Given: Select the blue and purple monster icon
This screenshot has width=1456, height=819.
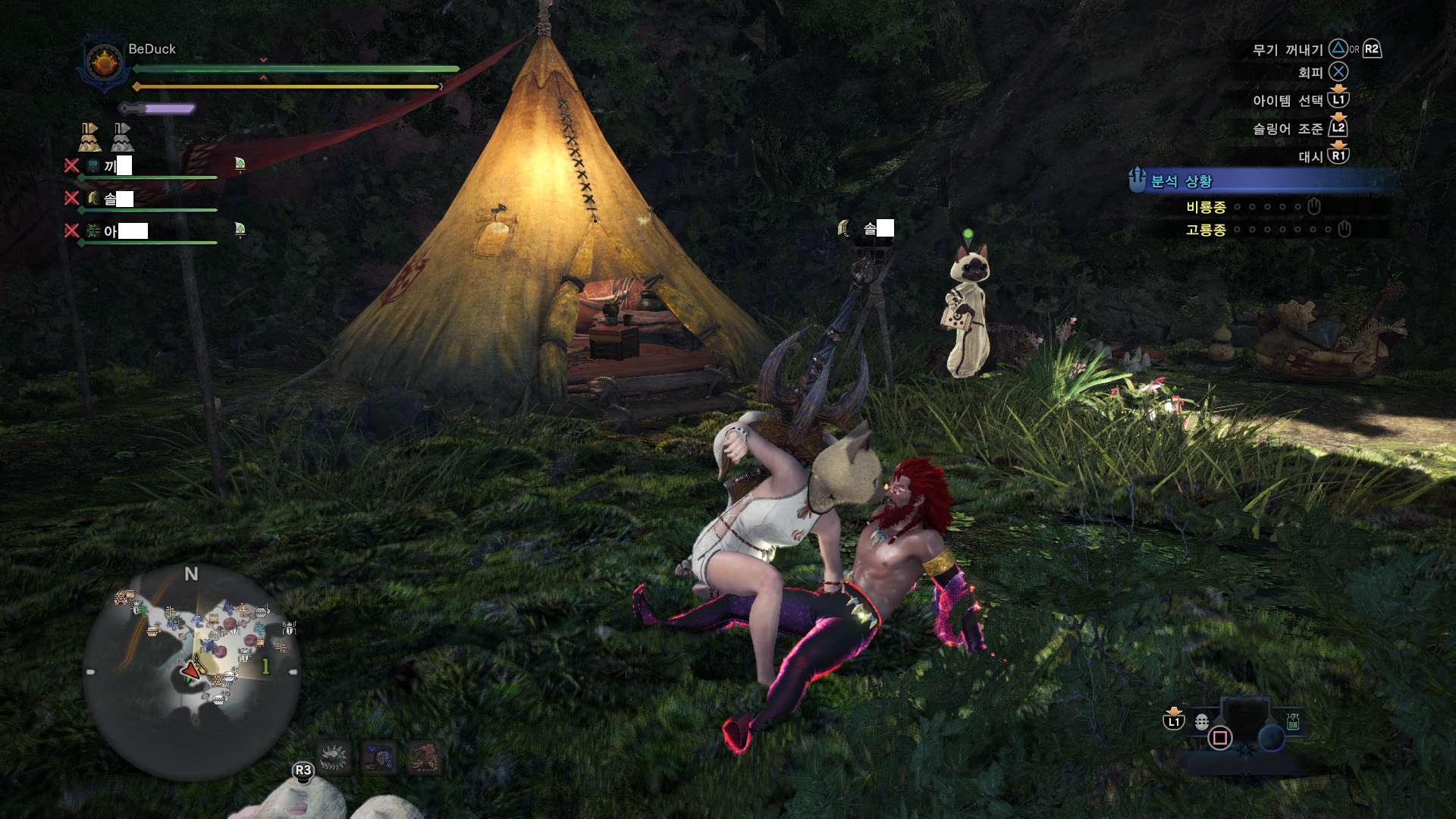Looking at the screenshot, I should (x=379, y=757).
